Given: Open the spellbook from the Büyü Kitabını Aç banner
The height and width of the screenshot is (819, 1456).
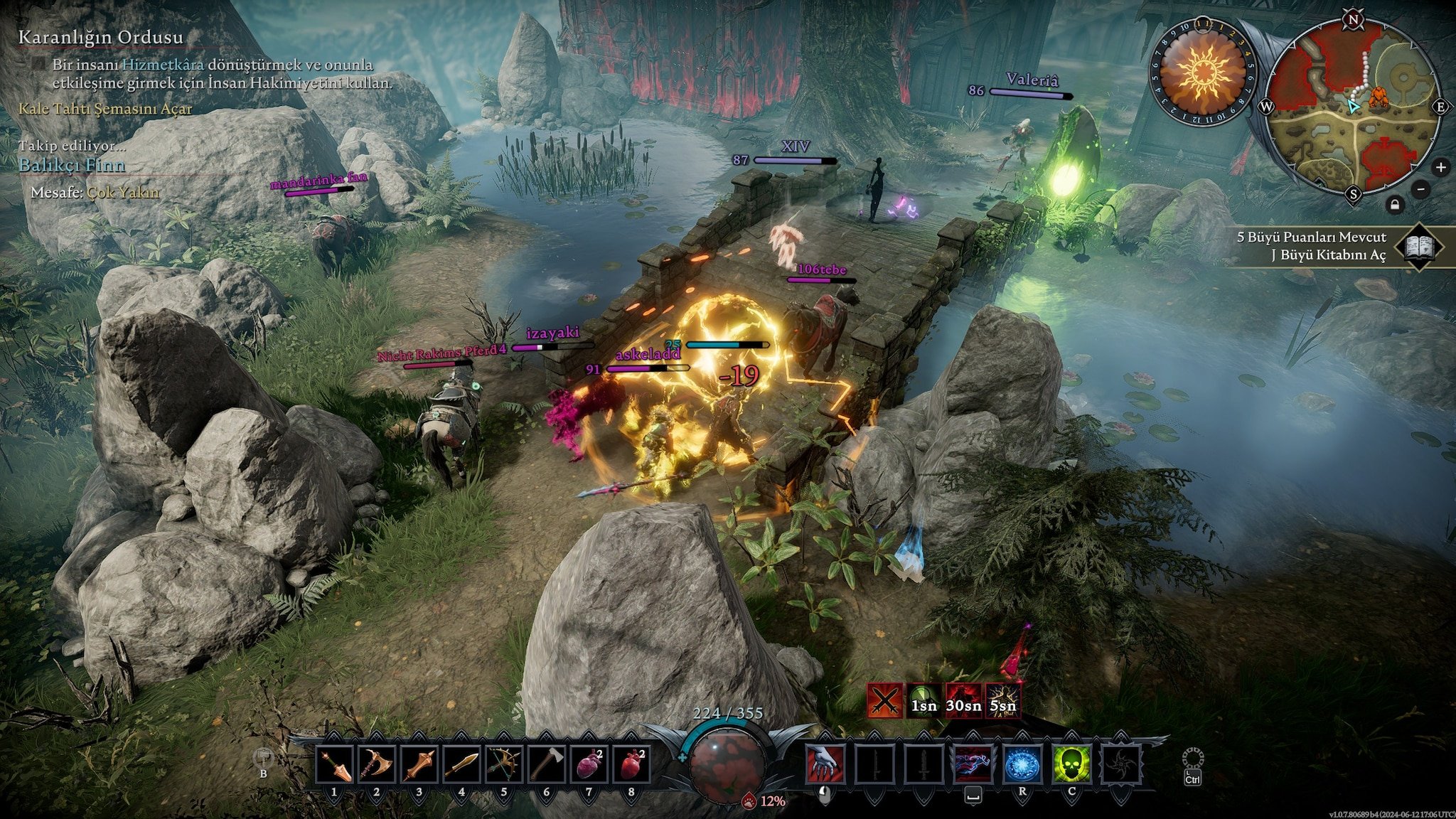Looking at the screenshot, I should point(1419,247).
